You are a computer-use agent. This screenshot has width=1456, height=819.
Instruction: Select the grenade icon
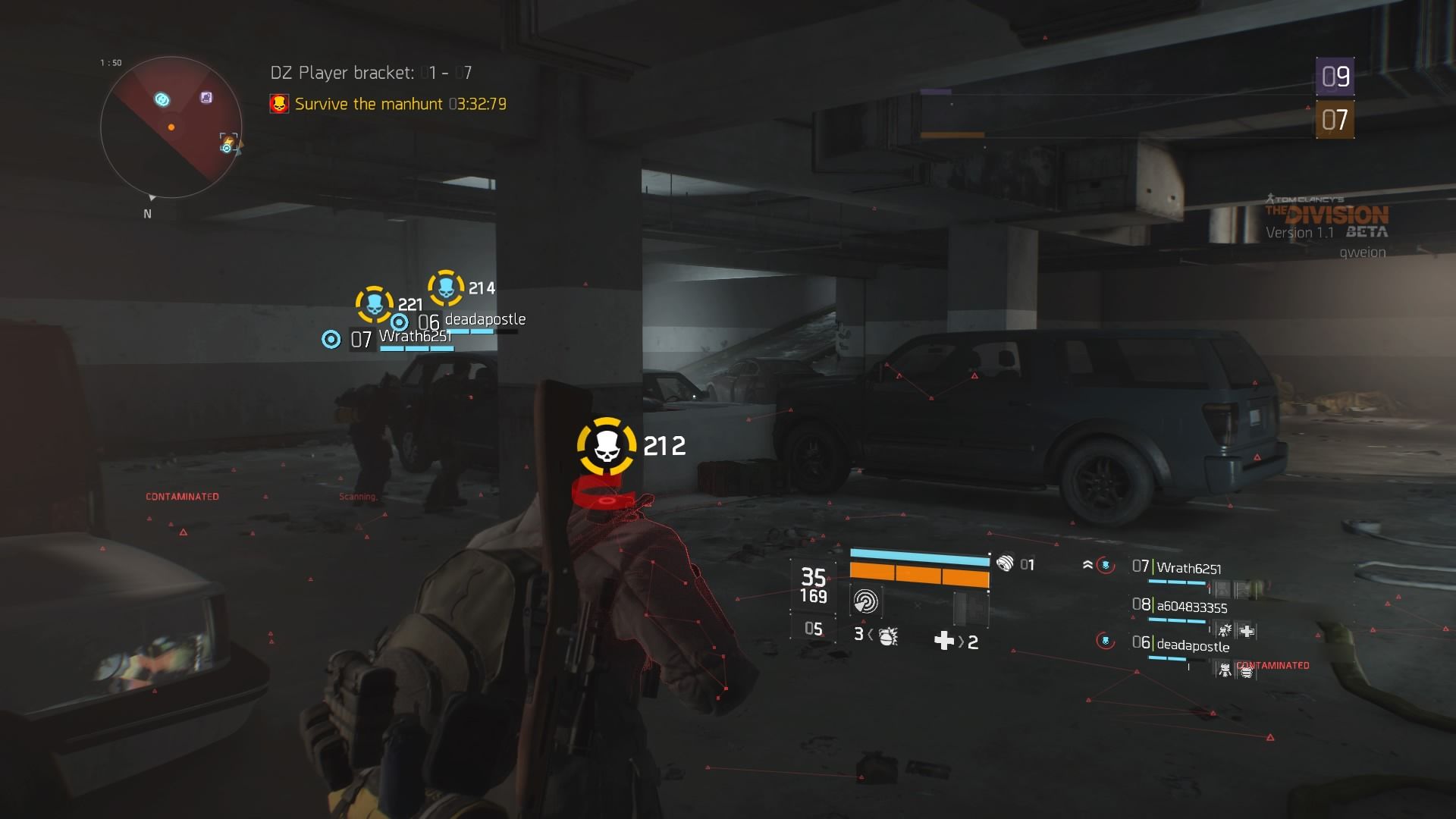[888, 635]
